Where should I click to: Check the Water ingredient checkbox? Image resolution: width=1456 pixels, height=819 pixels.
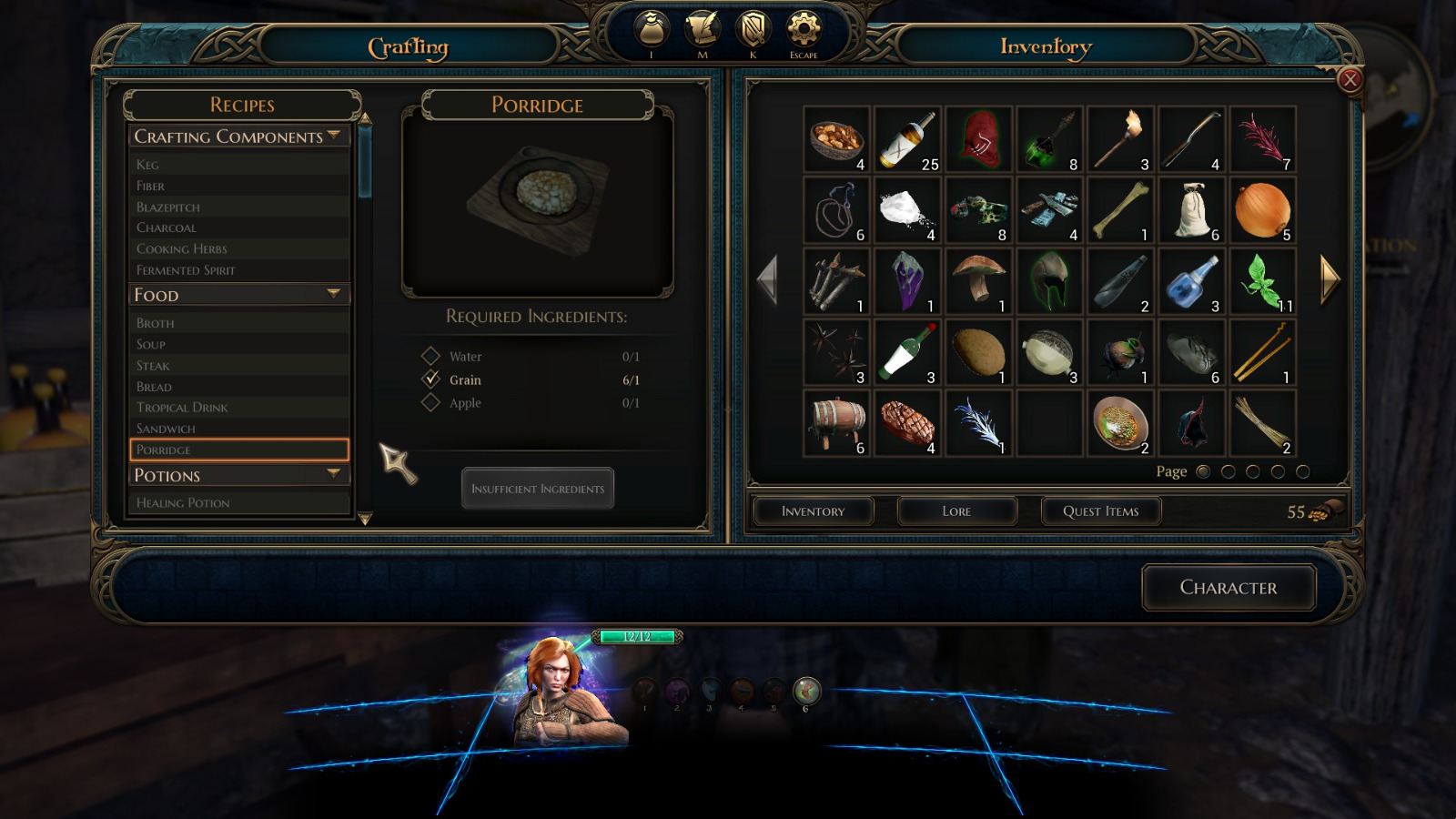coord(430,356)
